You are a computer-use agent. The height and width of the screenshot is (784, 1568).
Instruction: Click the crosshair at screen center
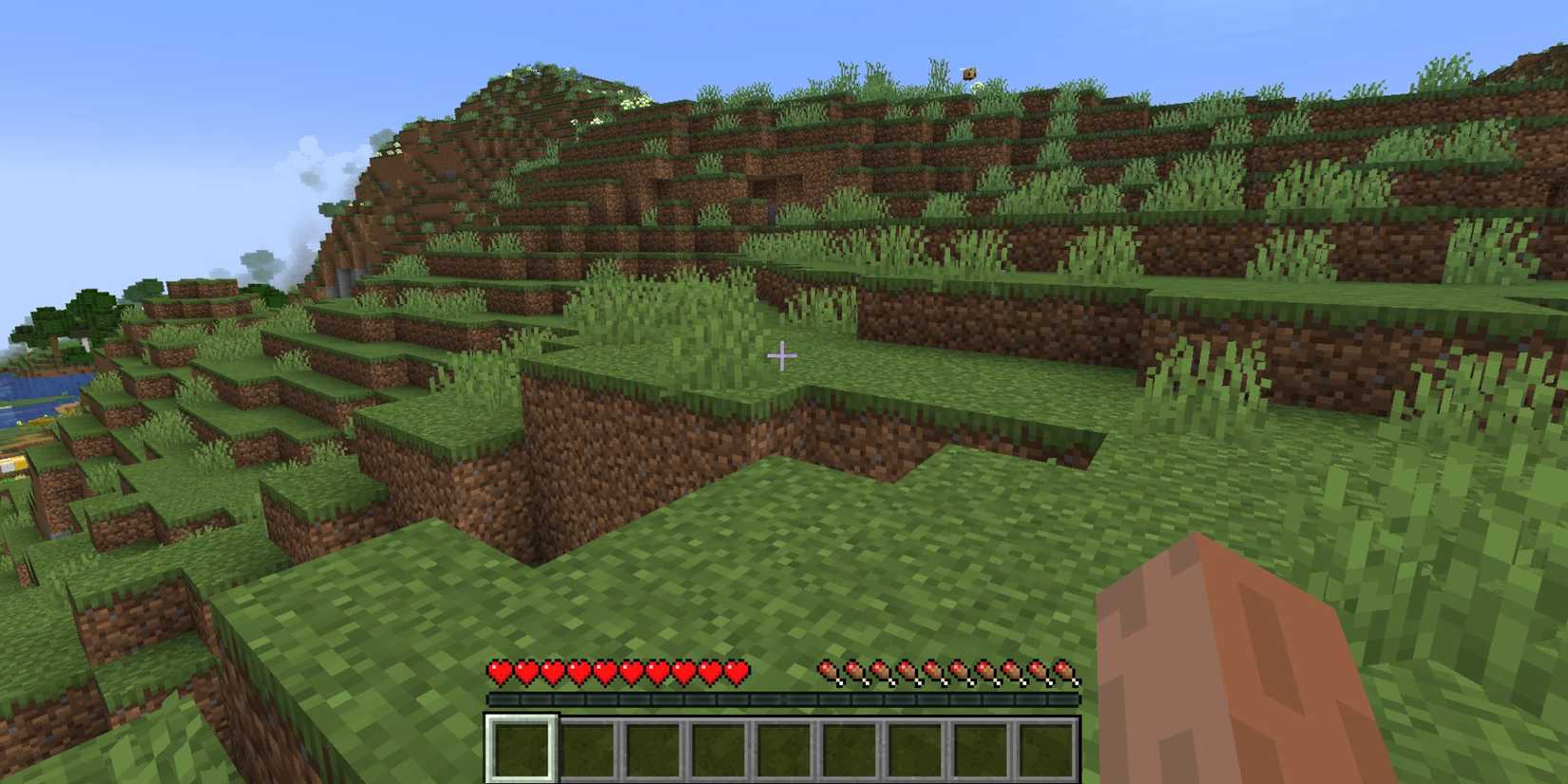click(x=783, y=354)
